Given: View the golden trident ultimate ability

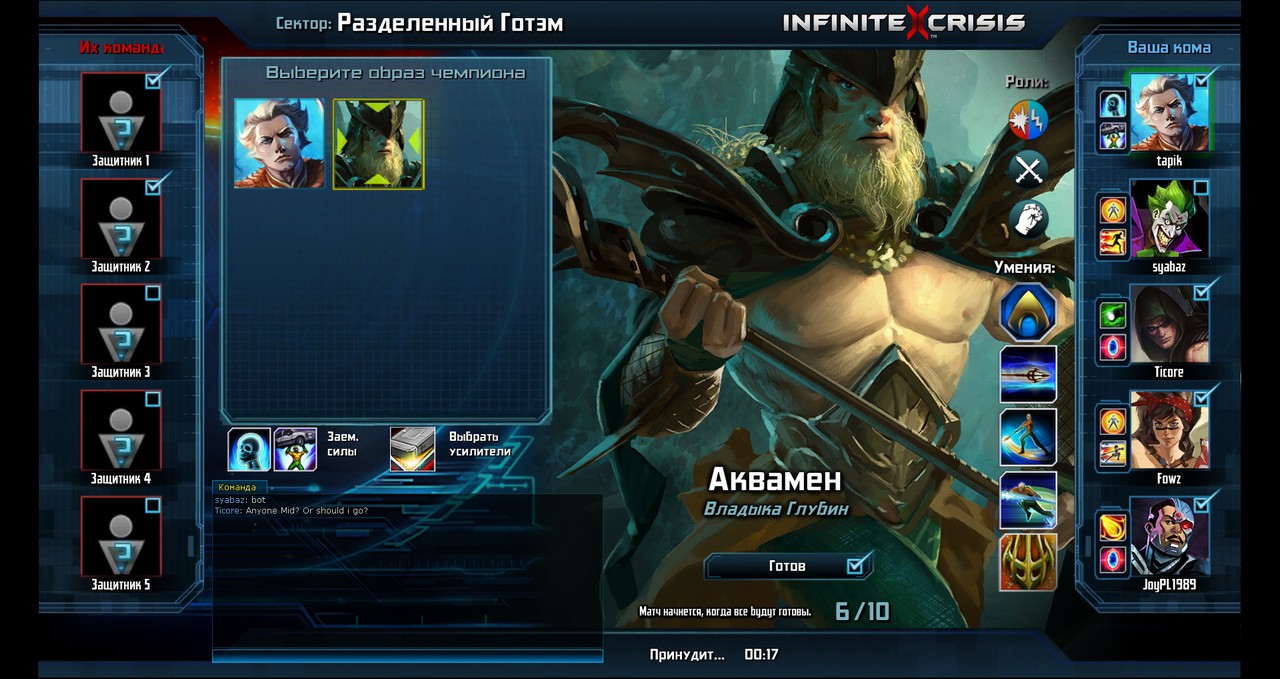Looking at the screenshot, I should (x=1028, y=561).
